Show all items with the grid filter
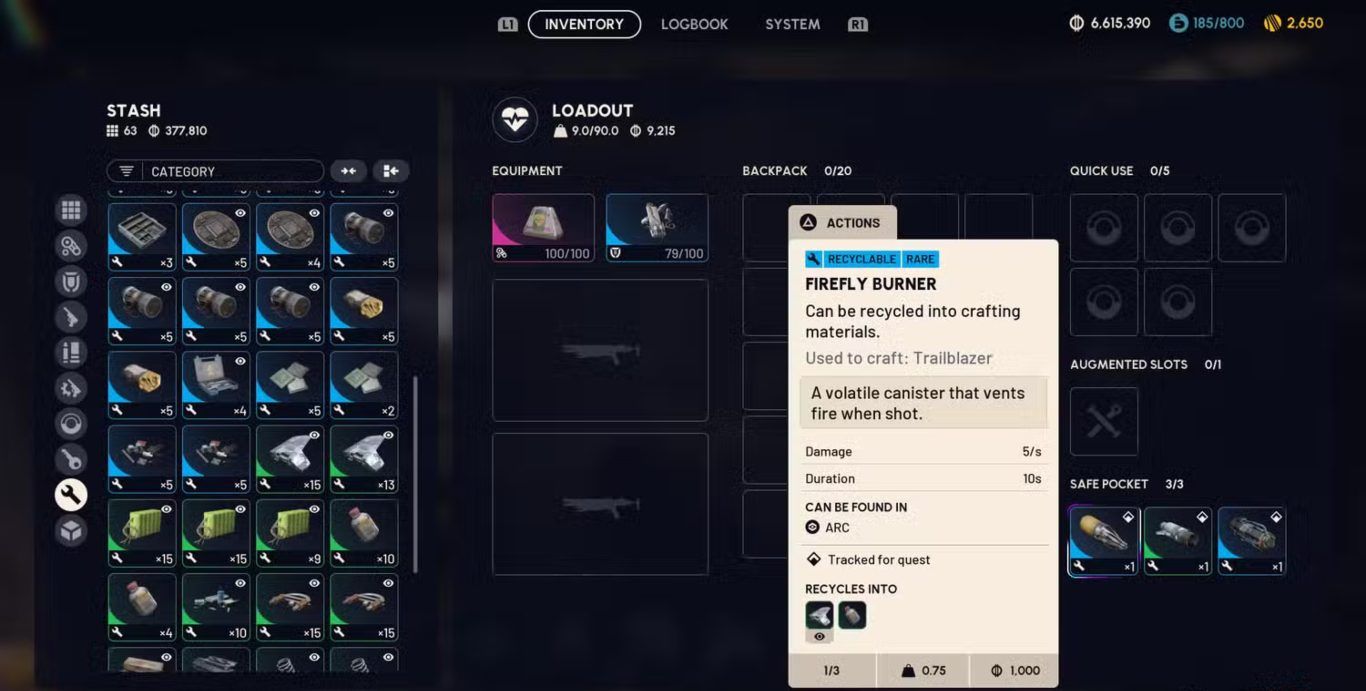Screen dimensions: 1366x691 pos(71,210)
